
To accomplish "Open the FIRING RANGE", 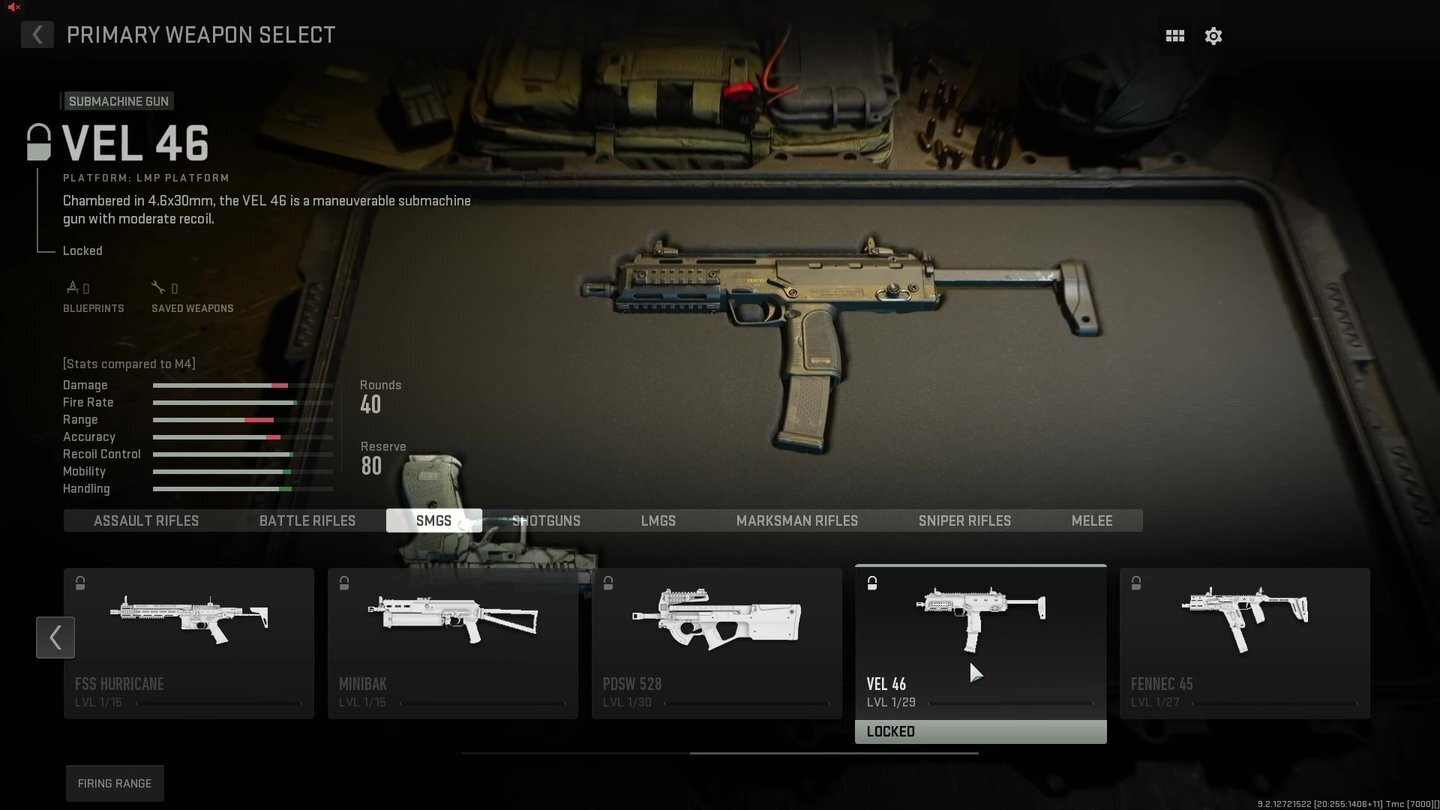I will (x=114, y=783).
